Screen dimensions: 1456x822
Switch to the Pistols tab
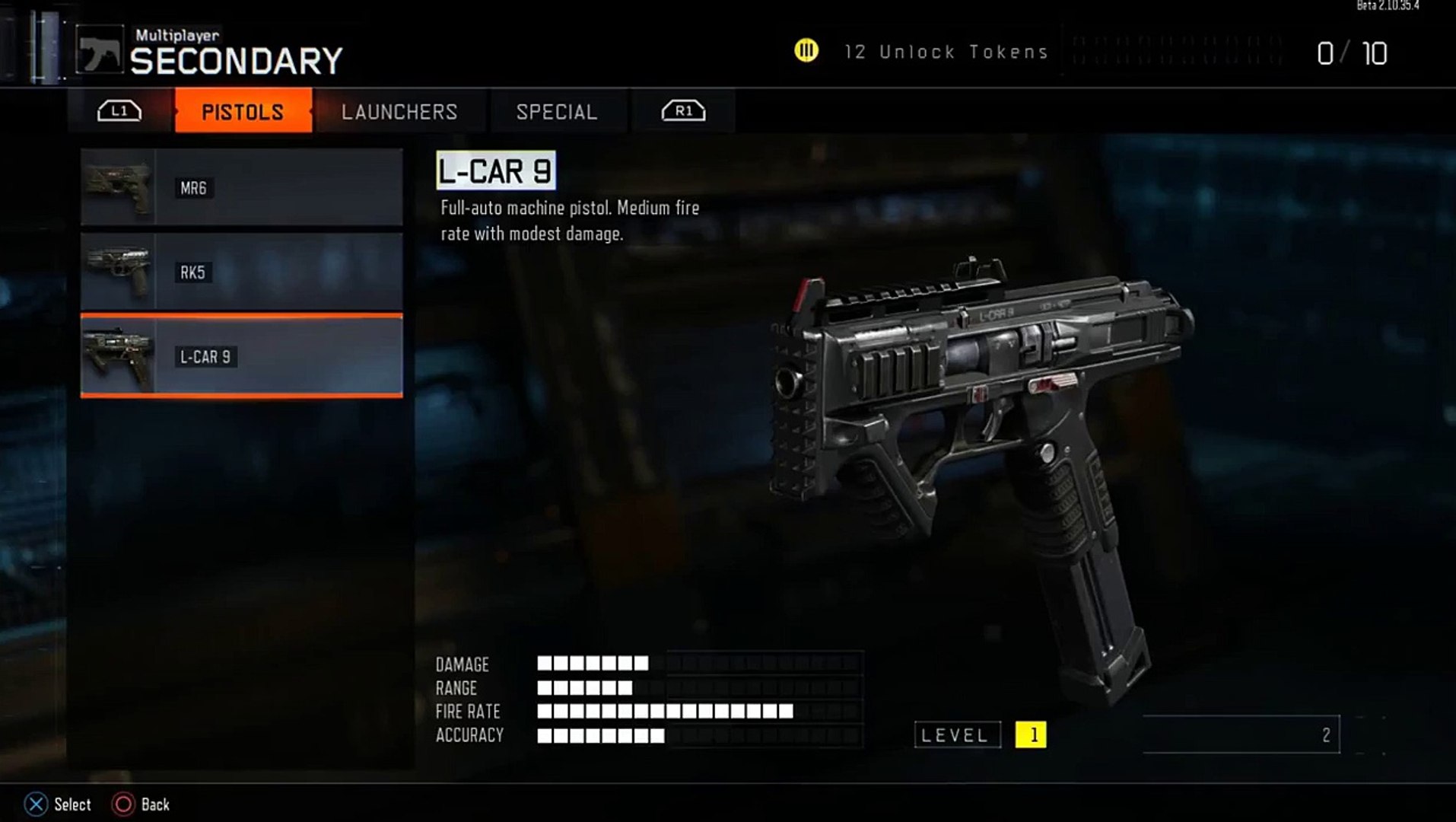(243, 112)
